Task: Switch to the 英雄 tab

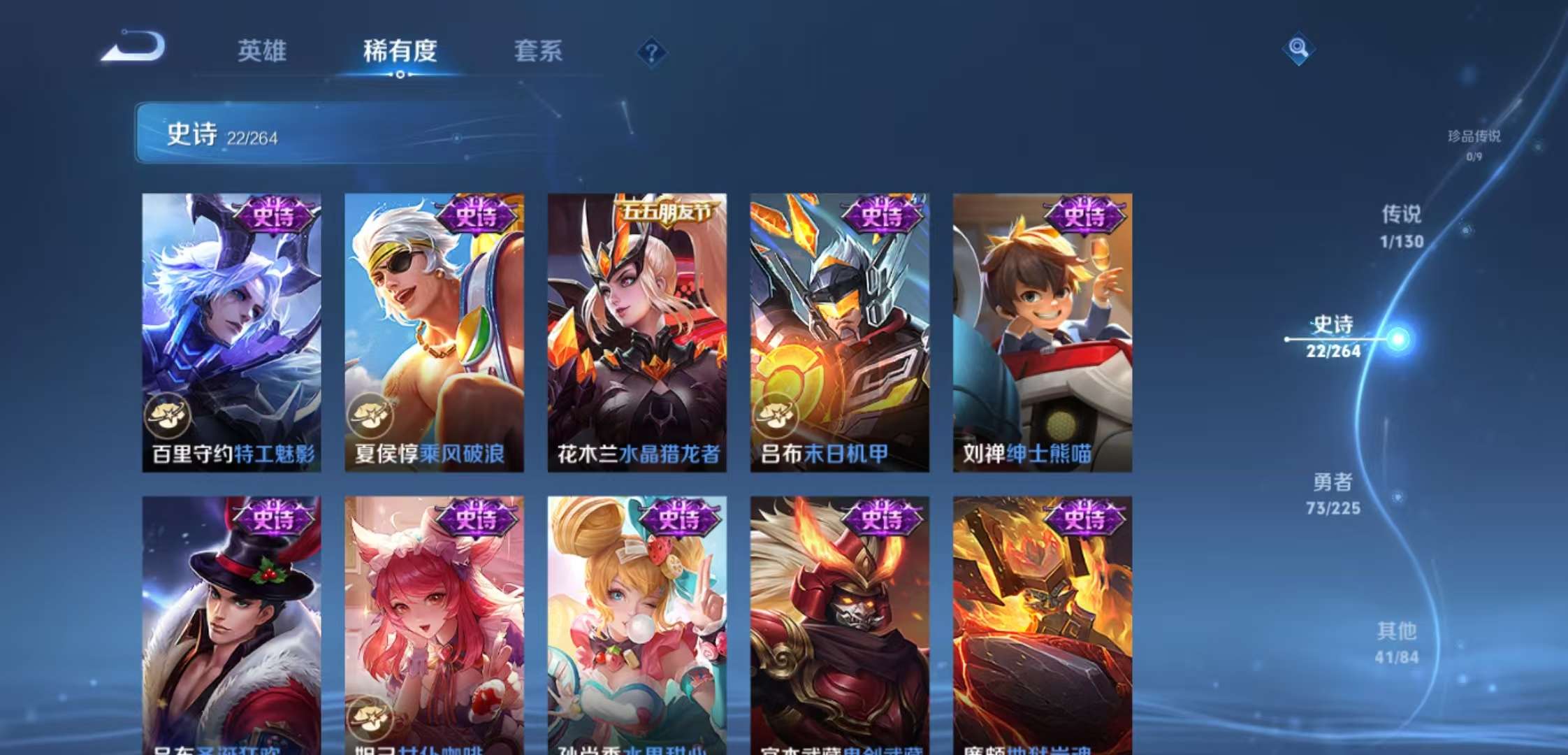Action: point(263,50)
